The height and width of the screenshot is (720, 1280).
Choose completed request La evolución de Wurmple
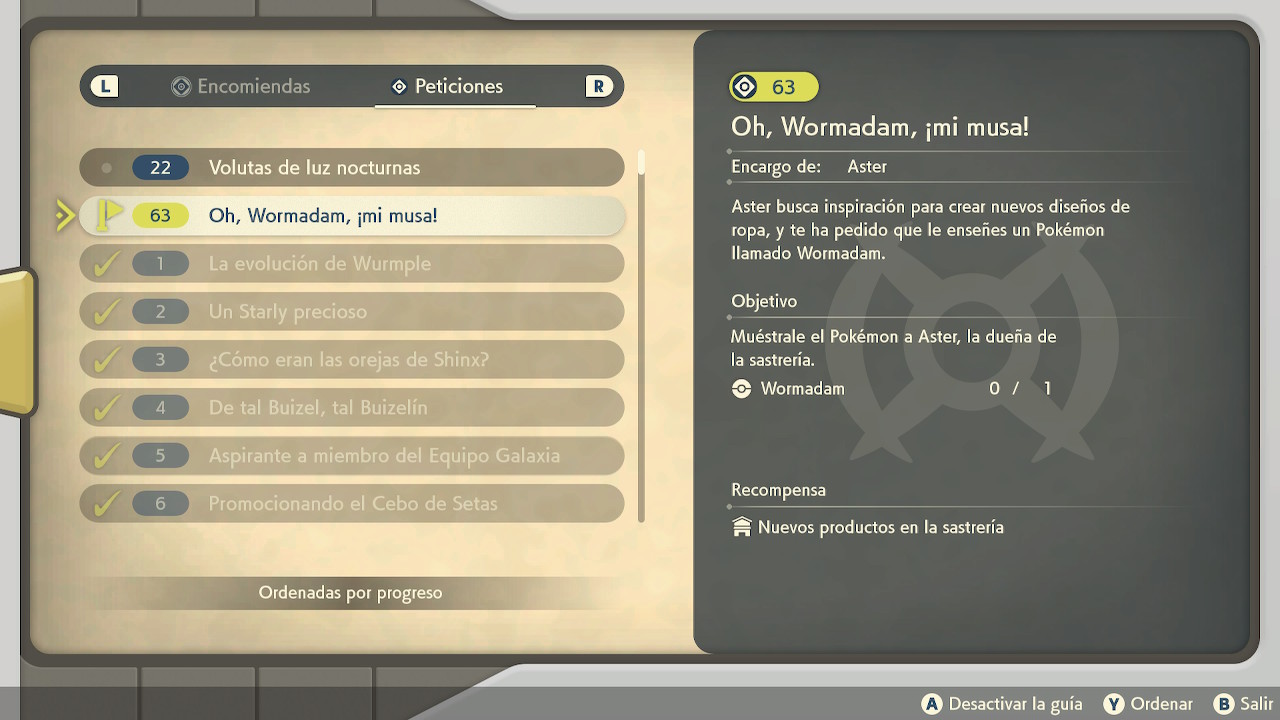click(x=351, y=264)
